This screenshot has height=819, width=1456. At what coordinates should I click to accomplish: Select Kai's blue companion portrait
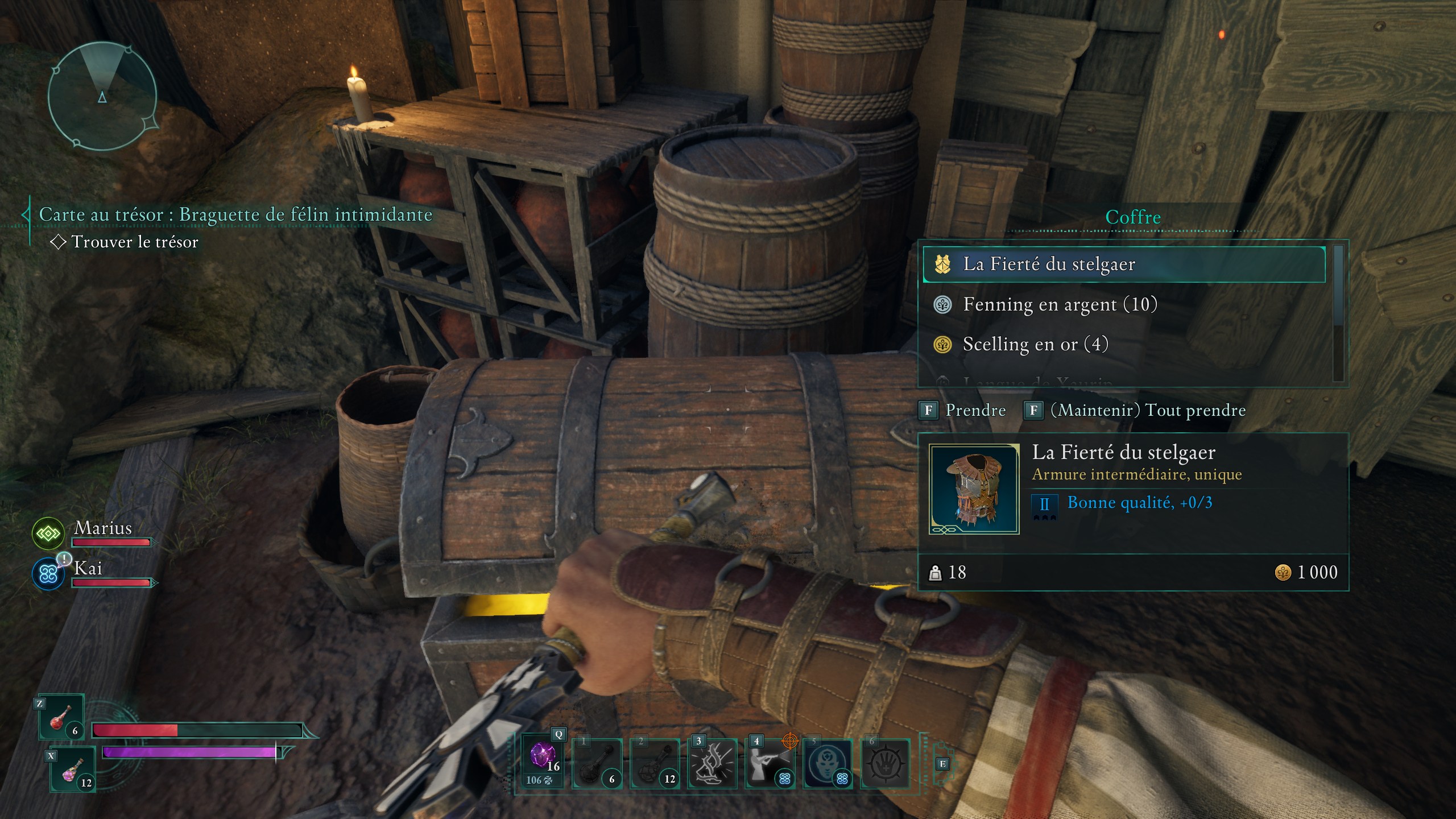click(48, 574)
